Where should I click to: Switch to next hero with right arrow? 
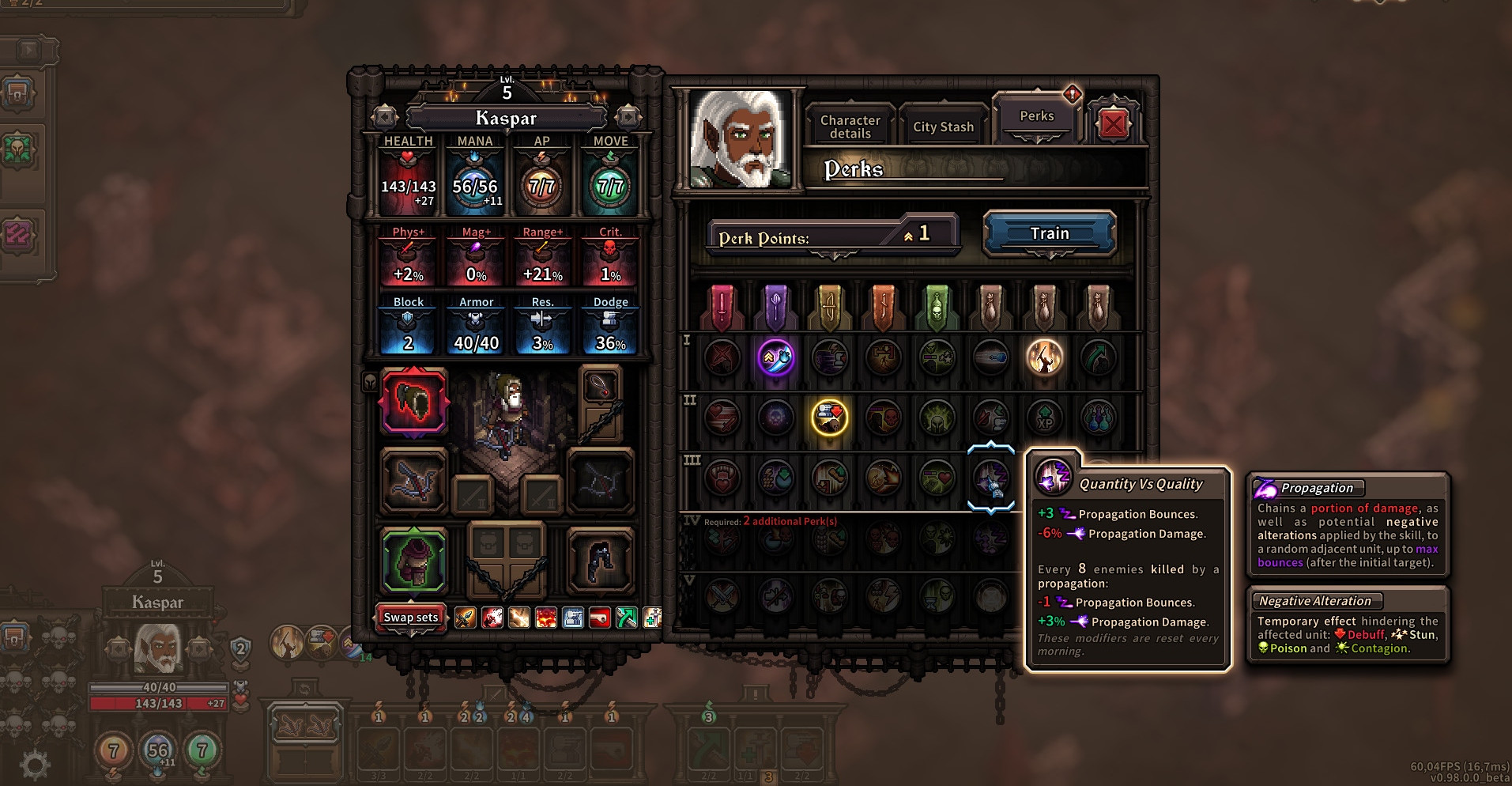(628, 117)
